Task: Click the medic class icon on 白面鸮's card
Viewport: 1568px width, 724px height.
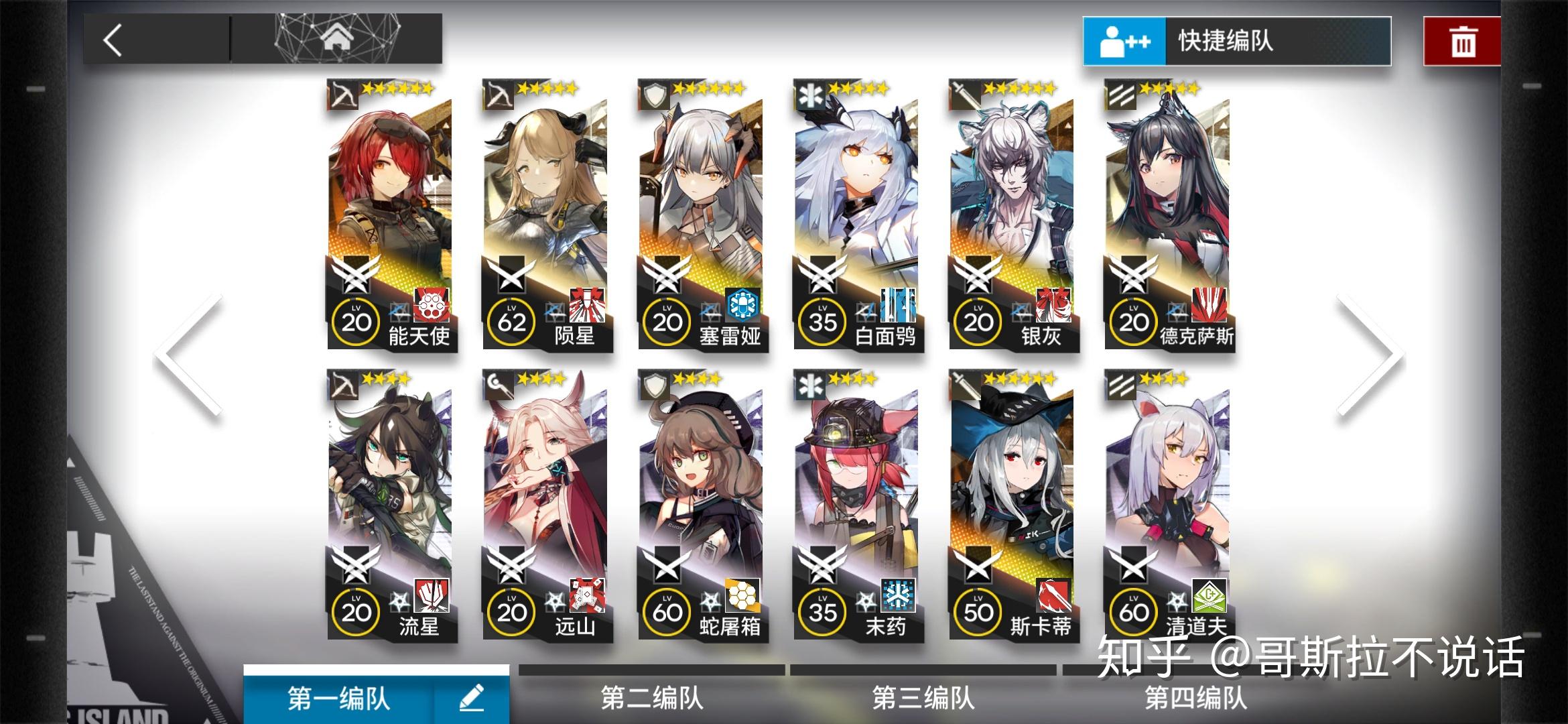Action: click(809, 95)
